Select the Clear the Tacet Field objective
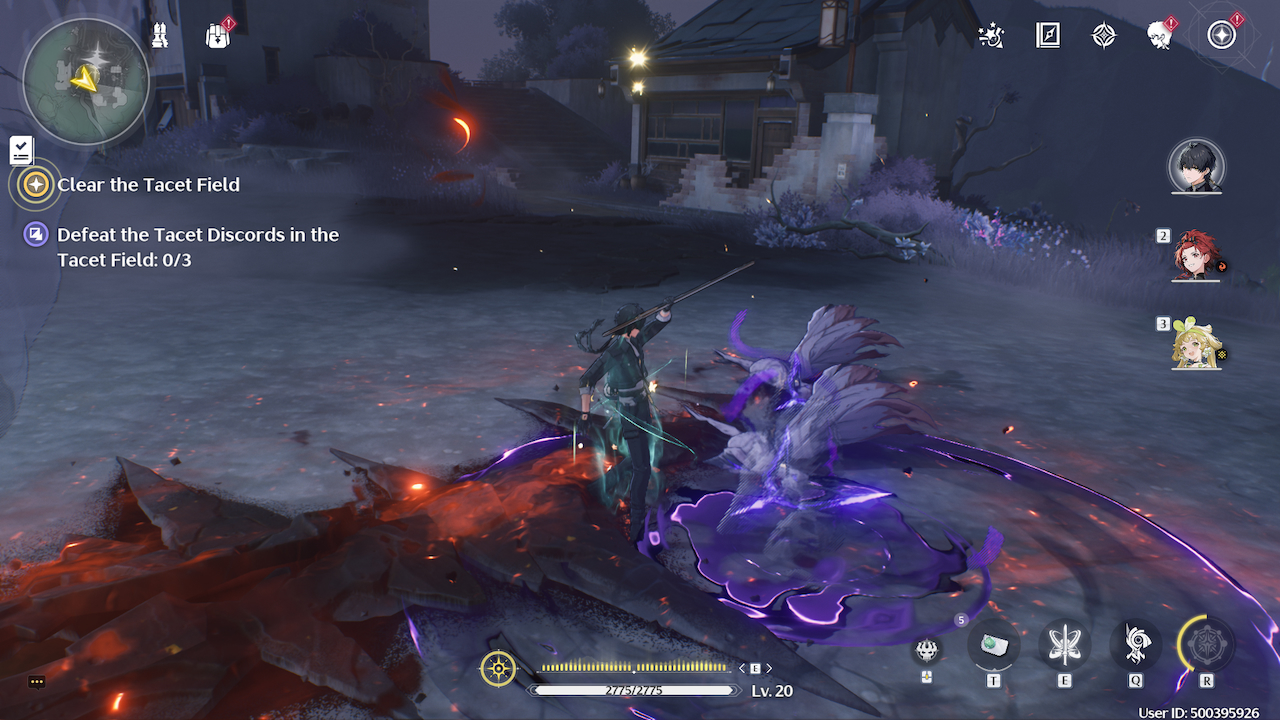The width and height of the screenshot is (1280, 720). (x=148, y=185)
